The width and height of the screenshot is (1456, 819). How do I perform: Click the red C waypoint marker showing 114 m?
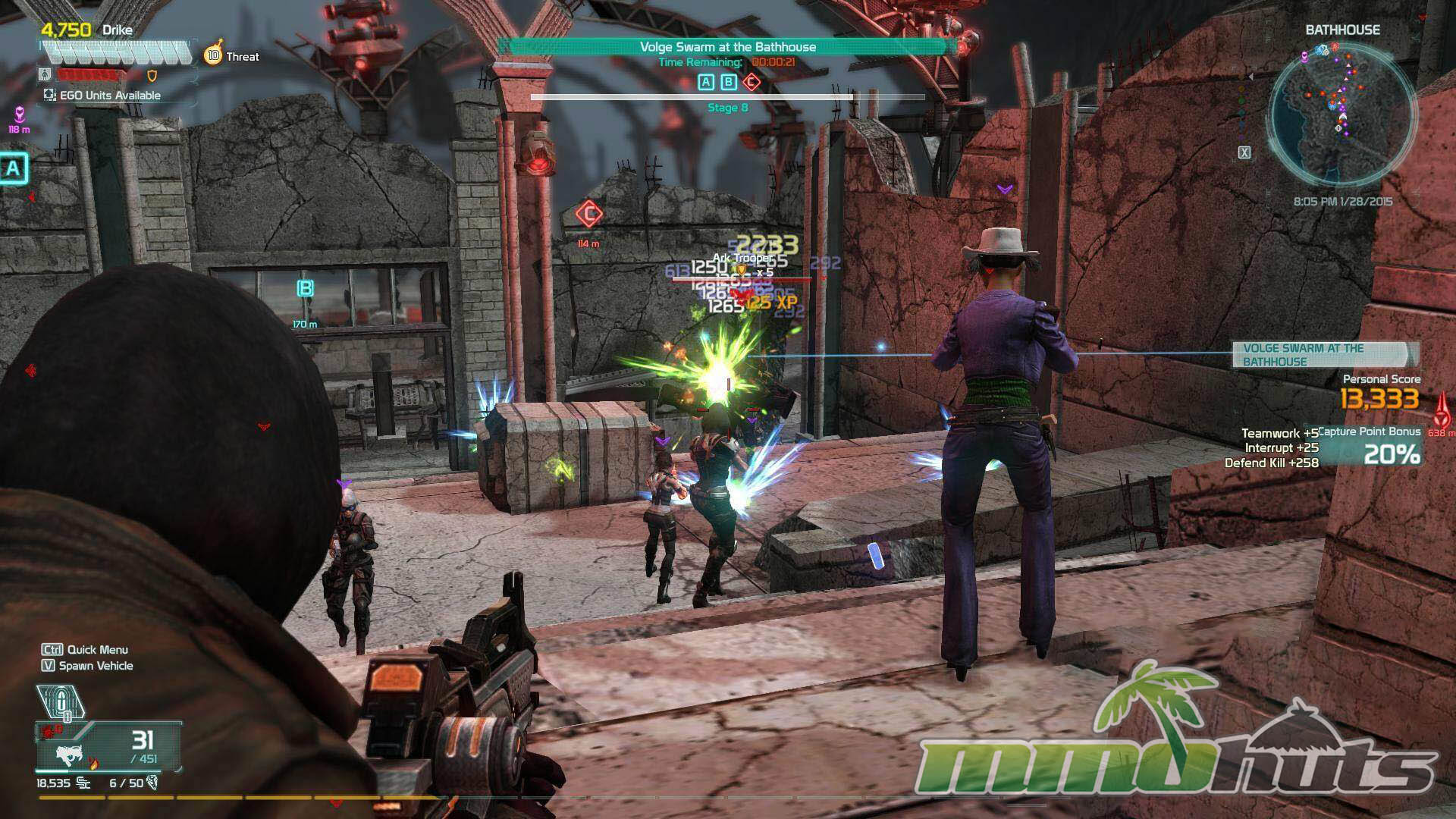[588, 215]
